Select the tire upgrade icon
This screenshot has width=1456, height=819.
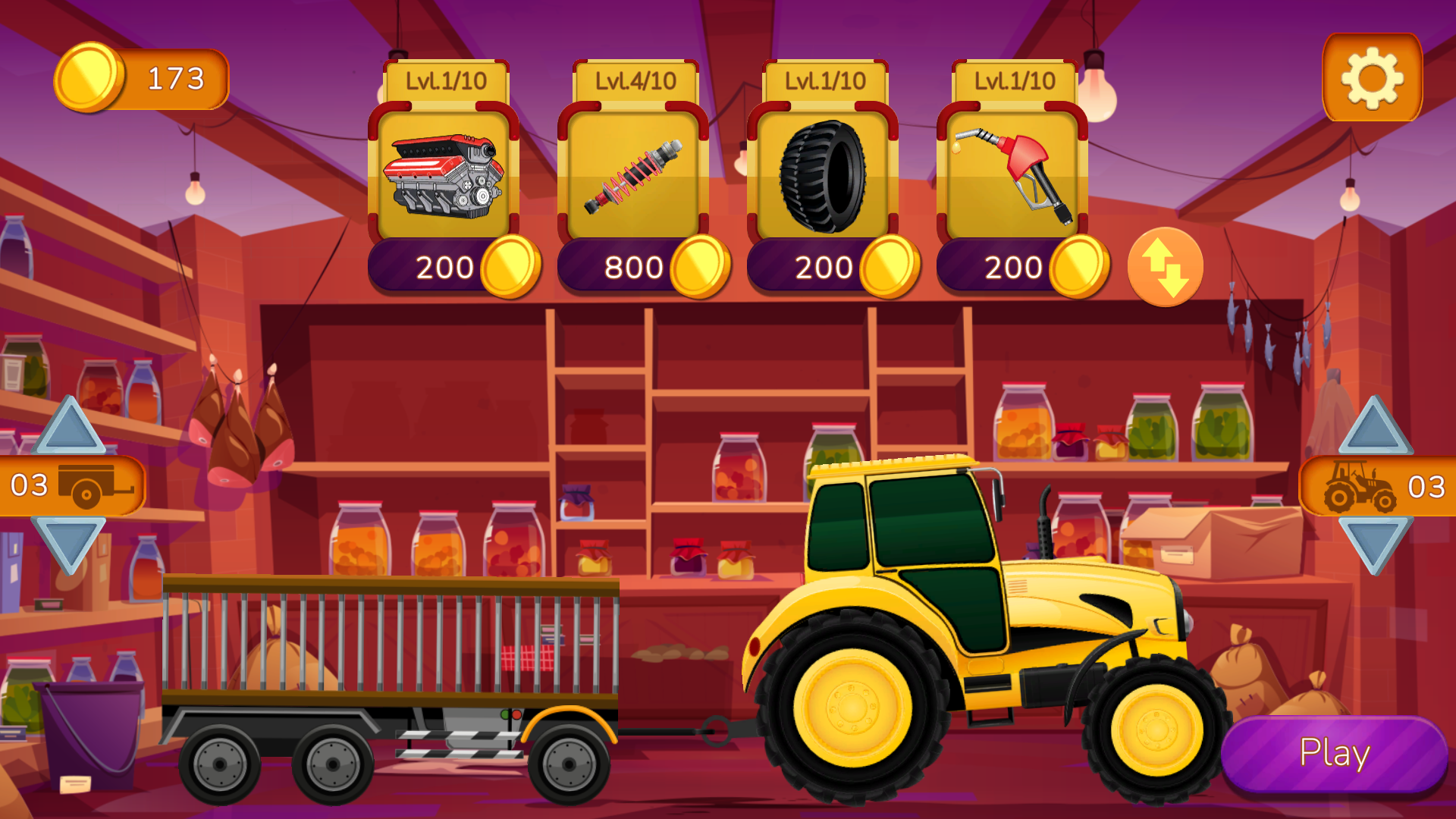click(825, 174)
